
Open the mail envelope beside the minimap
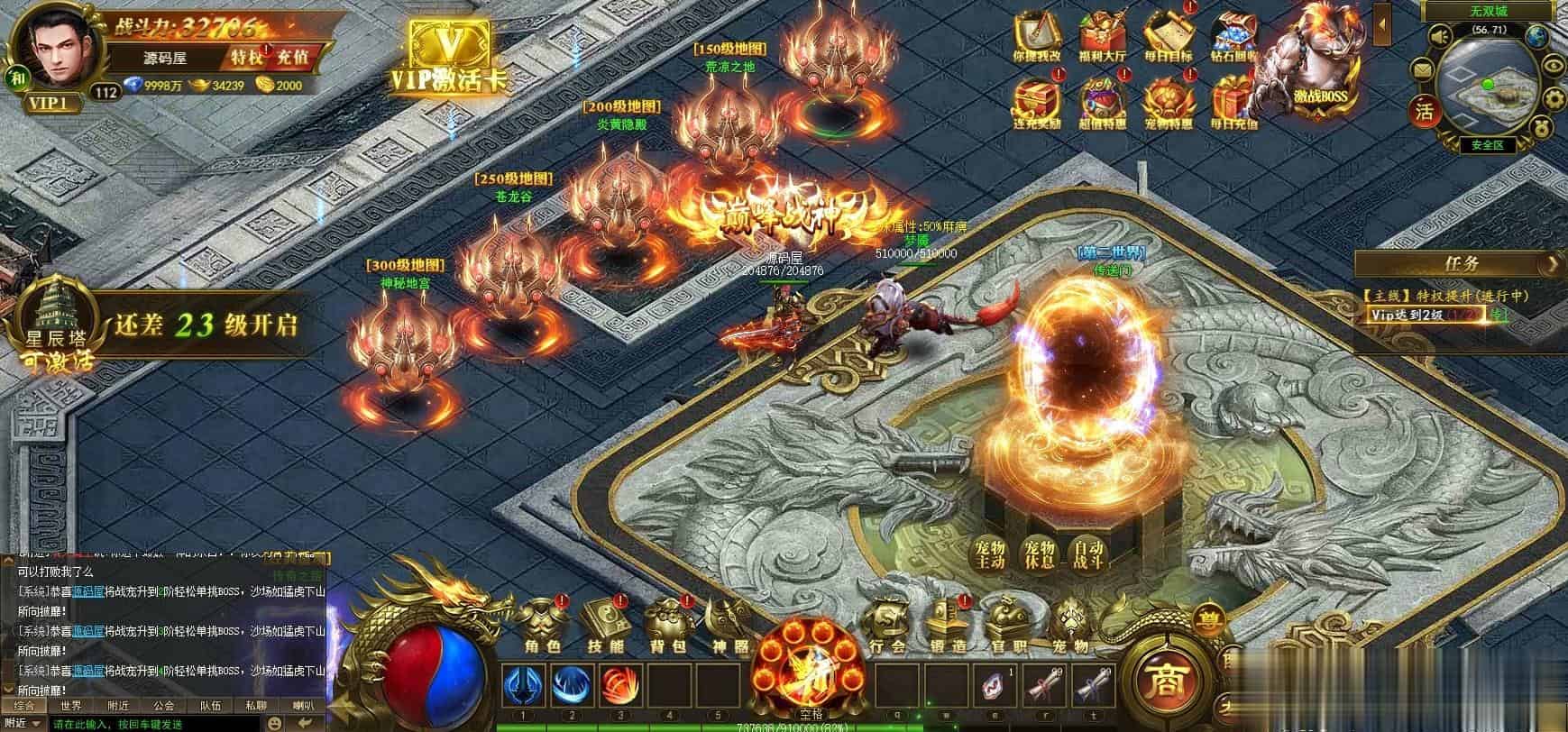tap(1422, 69)
